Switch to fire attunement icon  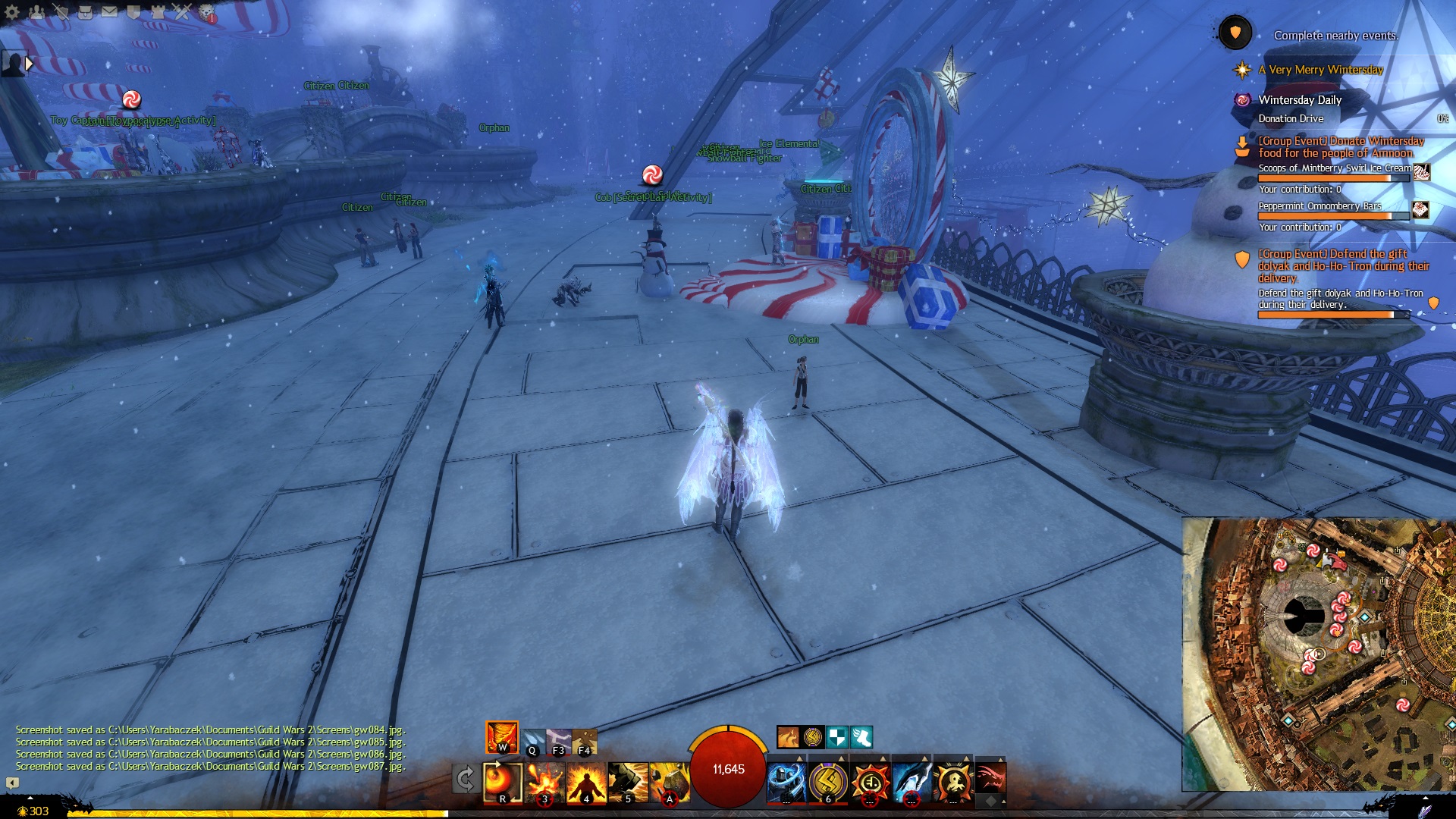coord(502,737)
